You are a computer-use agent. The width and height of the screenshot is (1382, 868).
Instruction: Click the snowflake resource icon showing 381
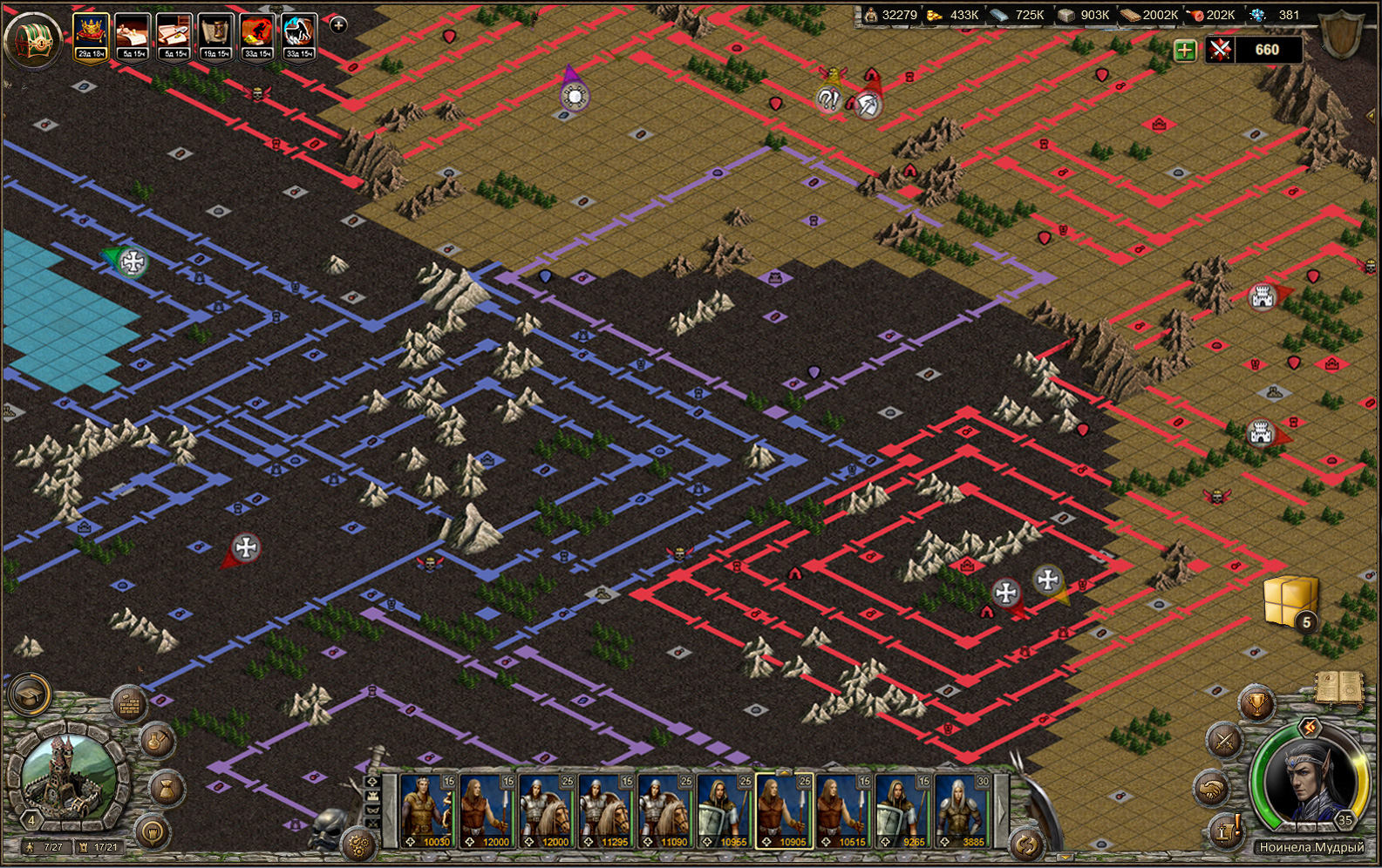[x=1256, y=15]
